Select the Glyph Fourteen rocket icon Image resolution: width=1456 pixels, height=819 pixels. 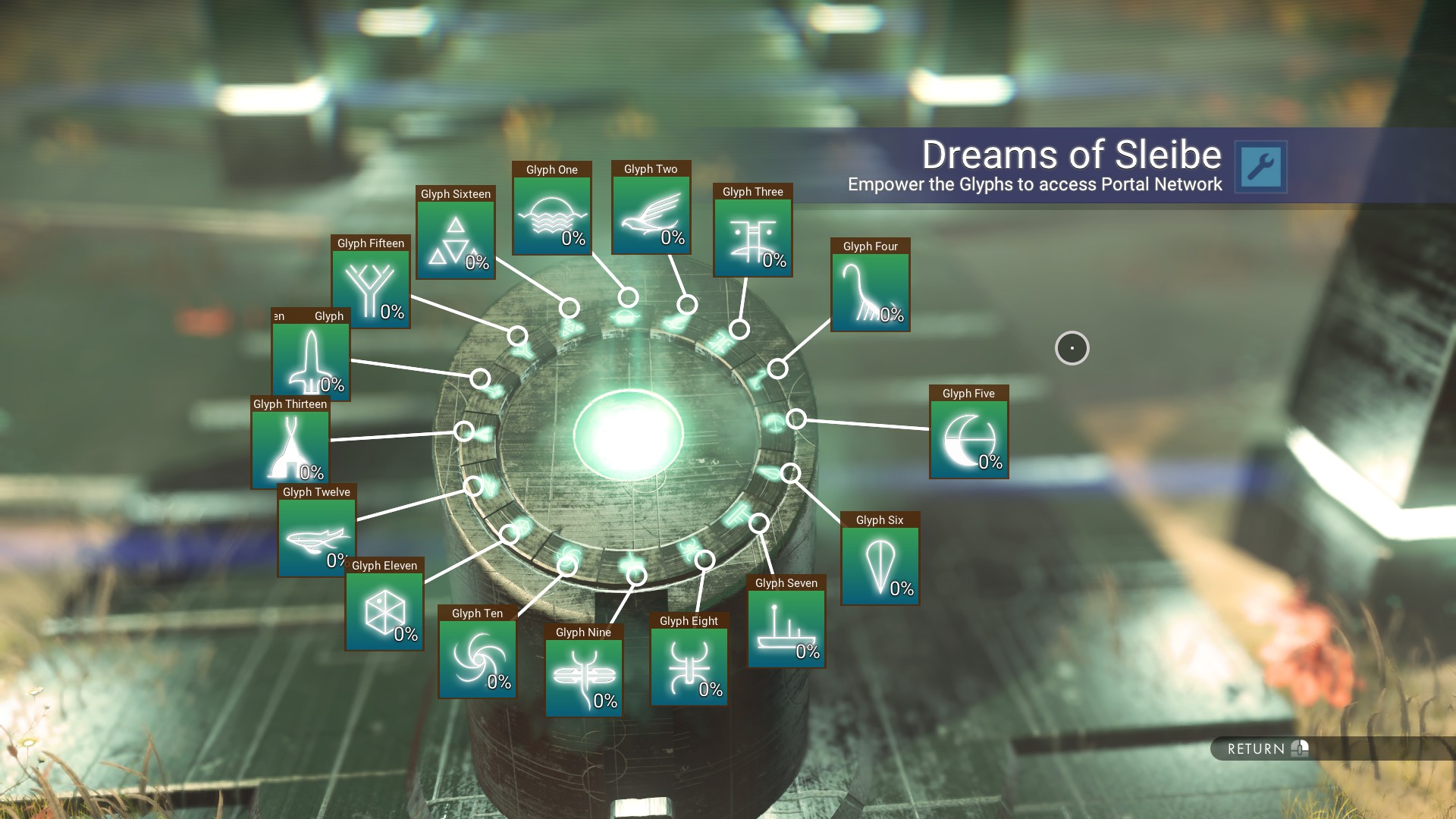[309, 362]
